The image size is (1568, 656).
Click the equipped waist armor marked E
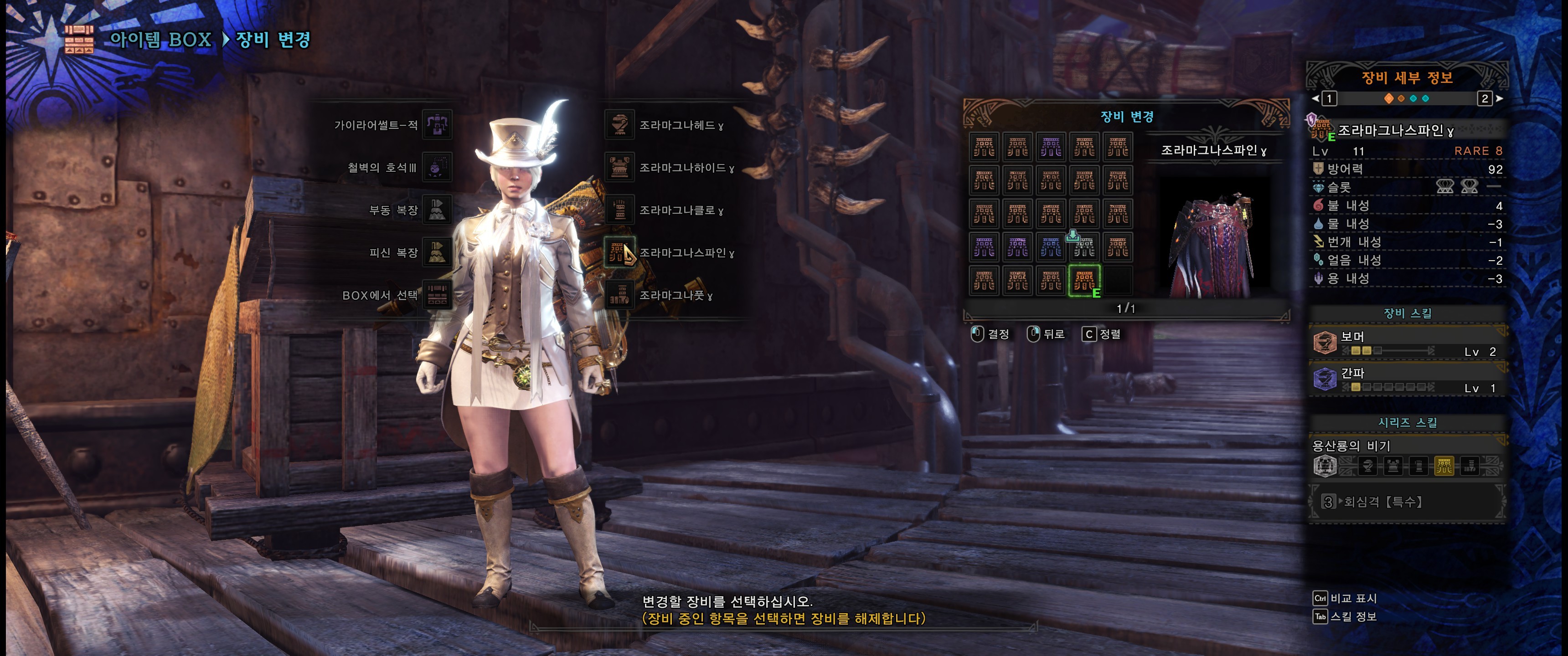tap(1084, 281)
